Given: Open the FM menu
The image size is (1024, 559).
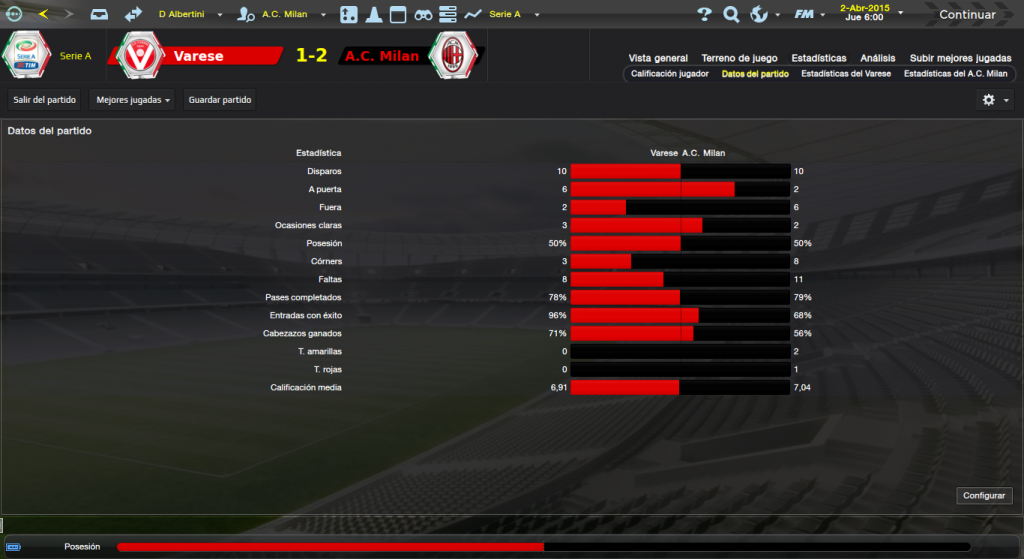Looking at the screenshot, I should click(x=808, y=15).
